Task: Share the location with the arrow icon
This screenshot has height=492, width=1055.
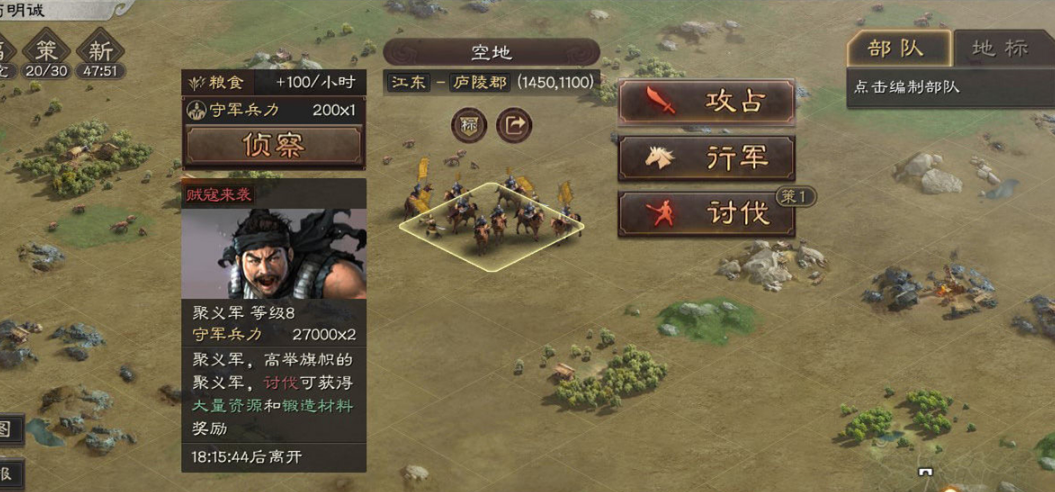Action: (x=514, y=125)
